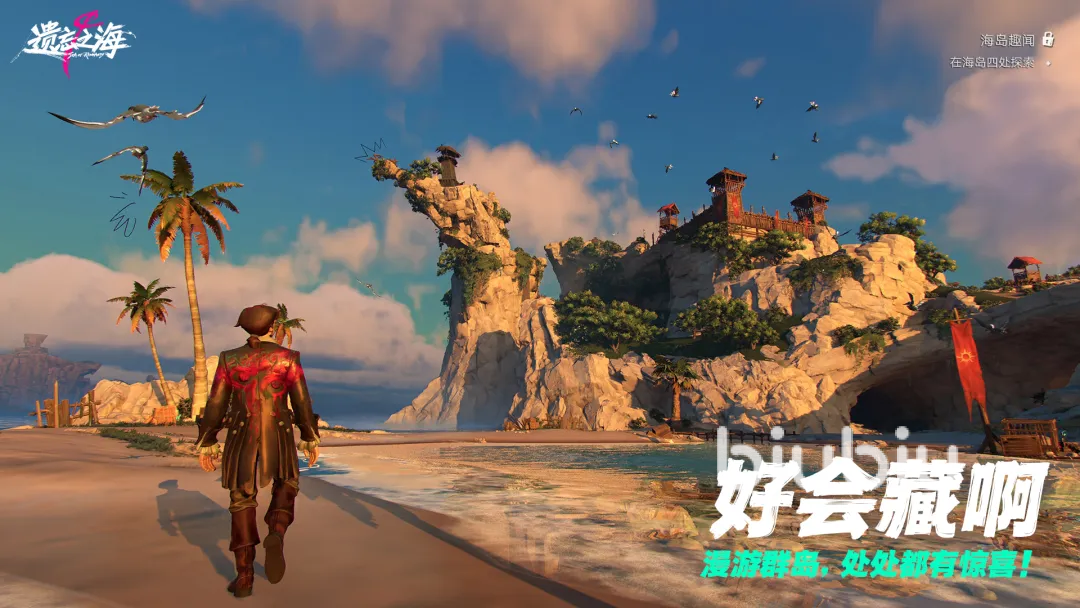1080x608 pixels.
Task: Select the 在海岛四处探索 objective line
Action: coord(992,62)
